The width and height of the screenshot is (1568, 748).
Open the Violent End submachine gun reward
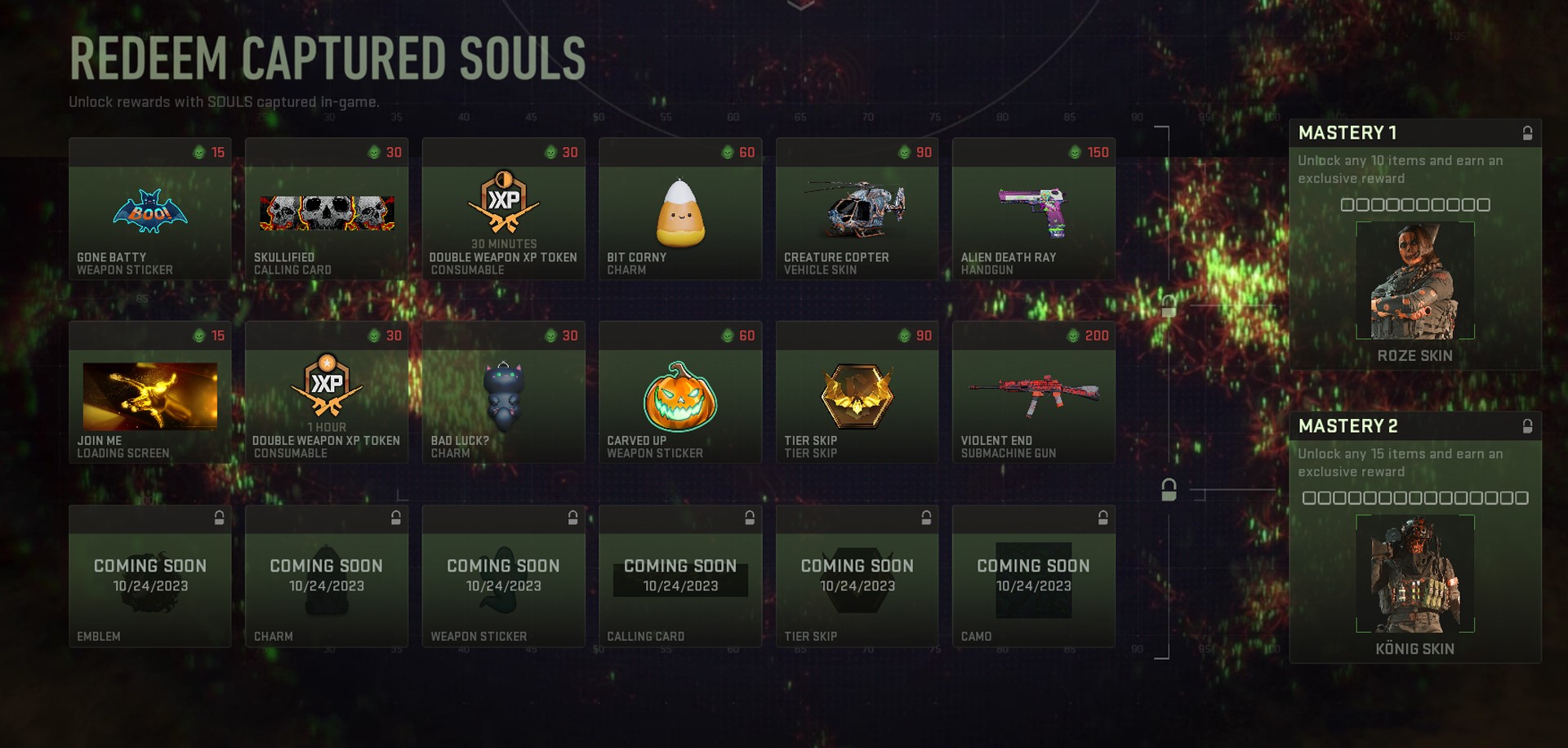tap(1033, 392)
